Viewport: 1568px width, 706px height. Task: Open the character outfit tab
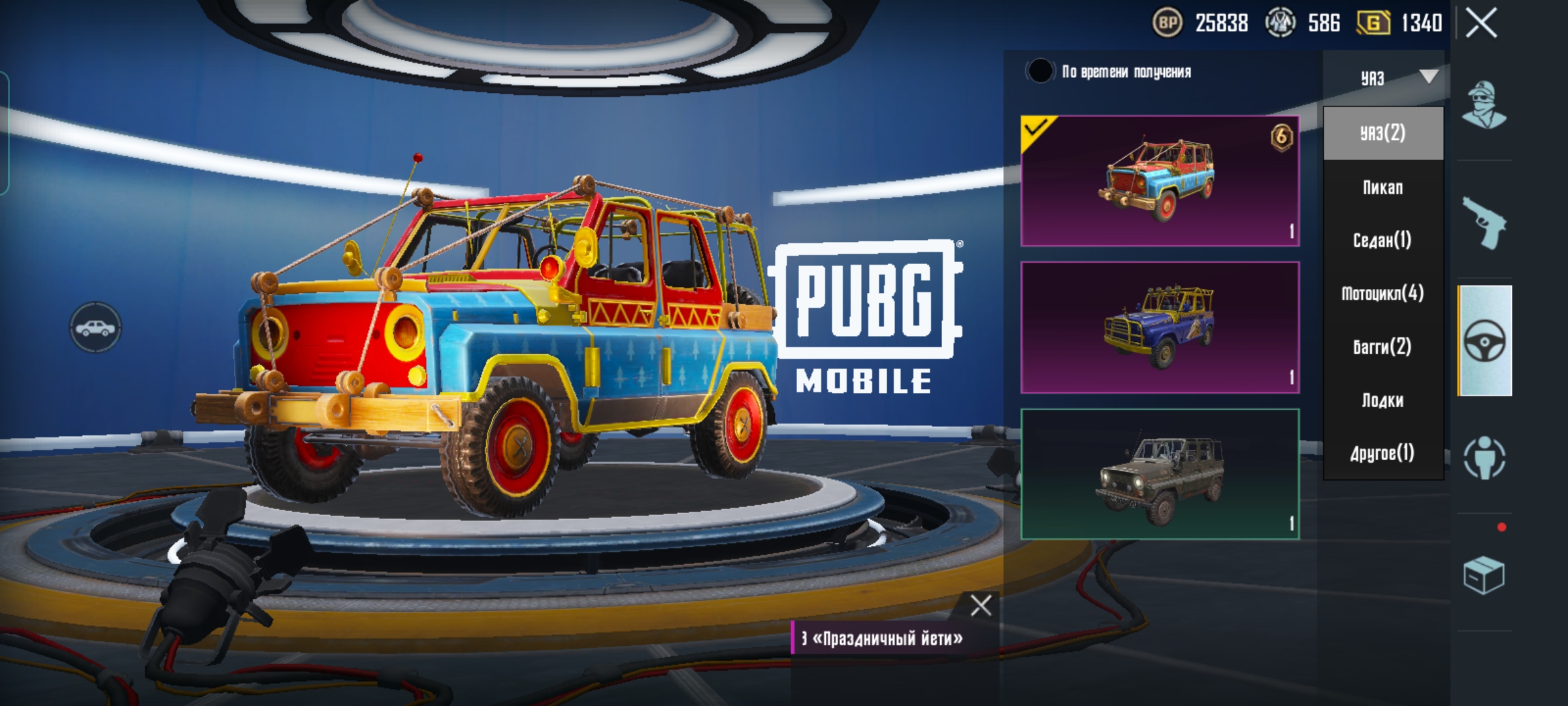point(1484,105)
